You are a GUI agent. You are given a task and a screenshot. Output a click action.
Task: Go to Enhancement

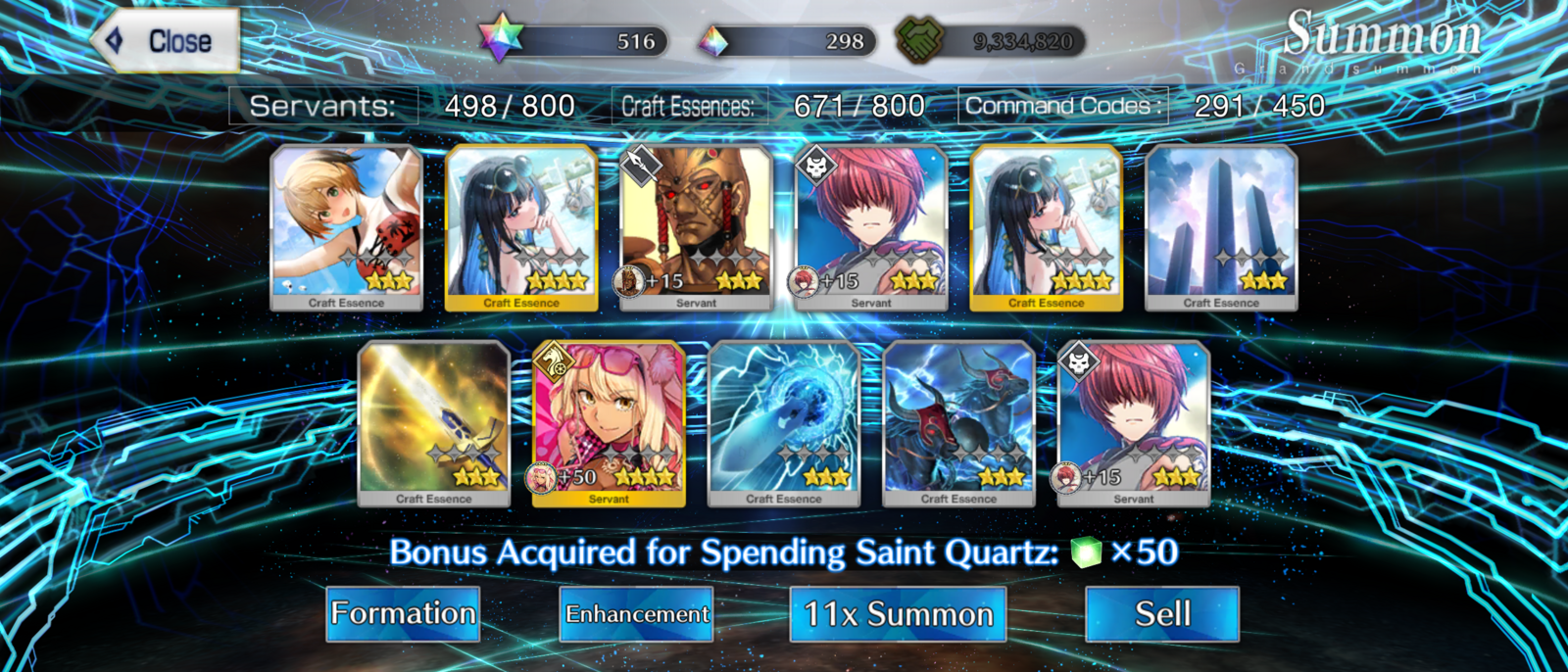(637, 614)
